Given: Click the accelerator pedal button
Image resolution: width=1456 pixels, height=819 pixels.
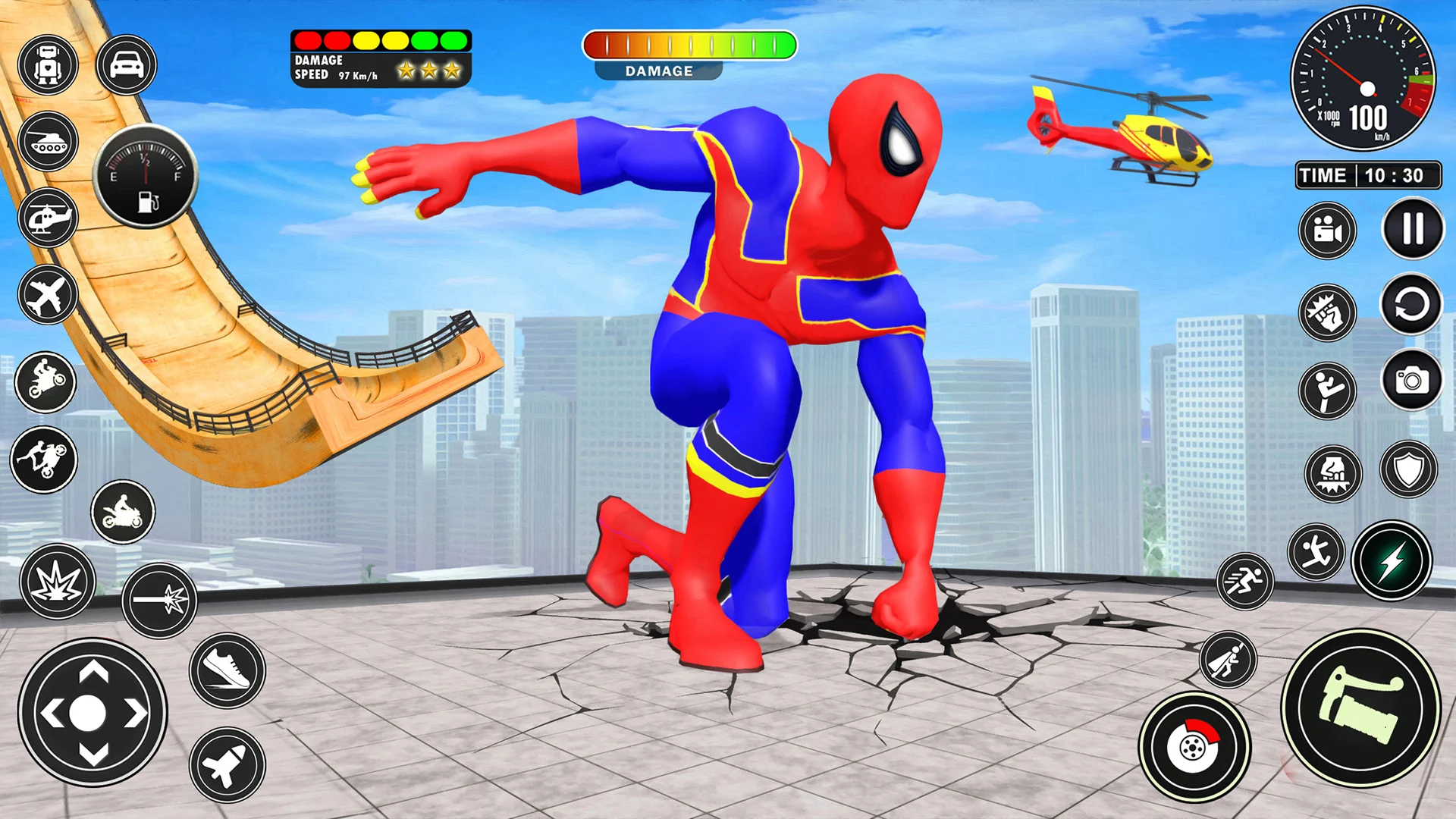Looking at the screenshot, I should click(x=1361, y=708).
